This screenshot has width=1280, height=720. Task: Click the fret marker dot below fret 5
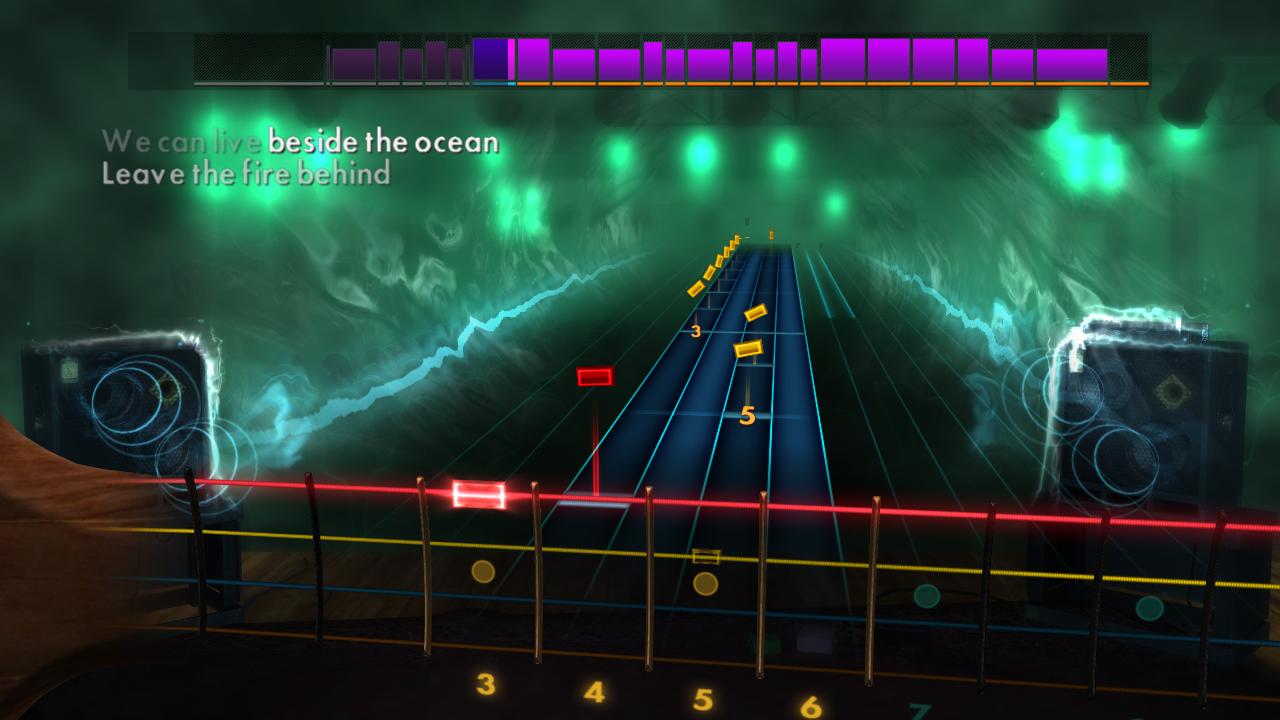coord(705,585)
